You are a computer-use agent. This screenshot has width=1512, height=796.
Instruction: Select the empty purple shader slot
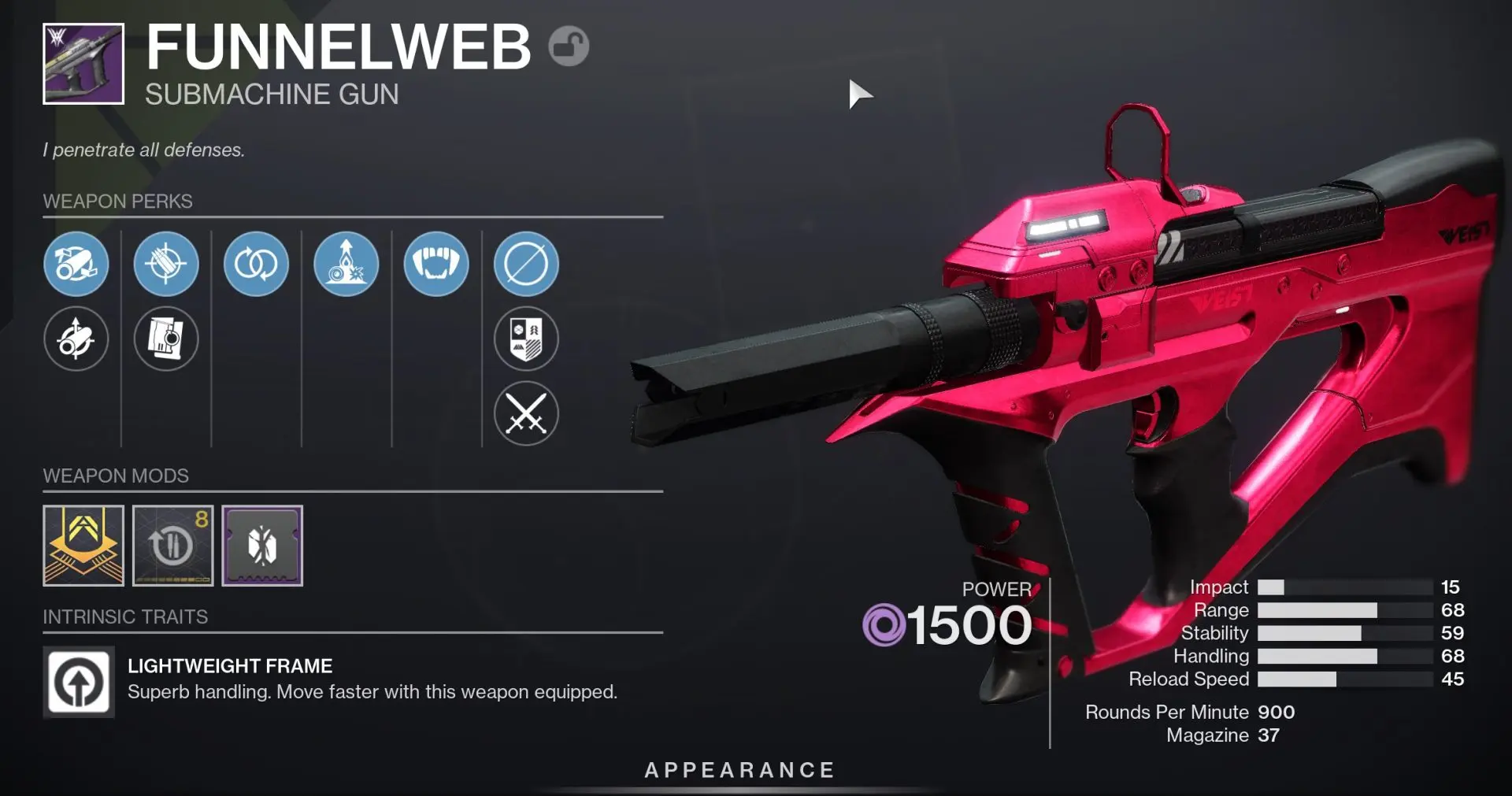(x=262, y=545)
